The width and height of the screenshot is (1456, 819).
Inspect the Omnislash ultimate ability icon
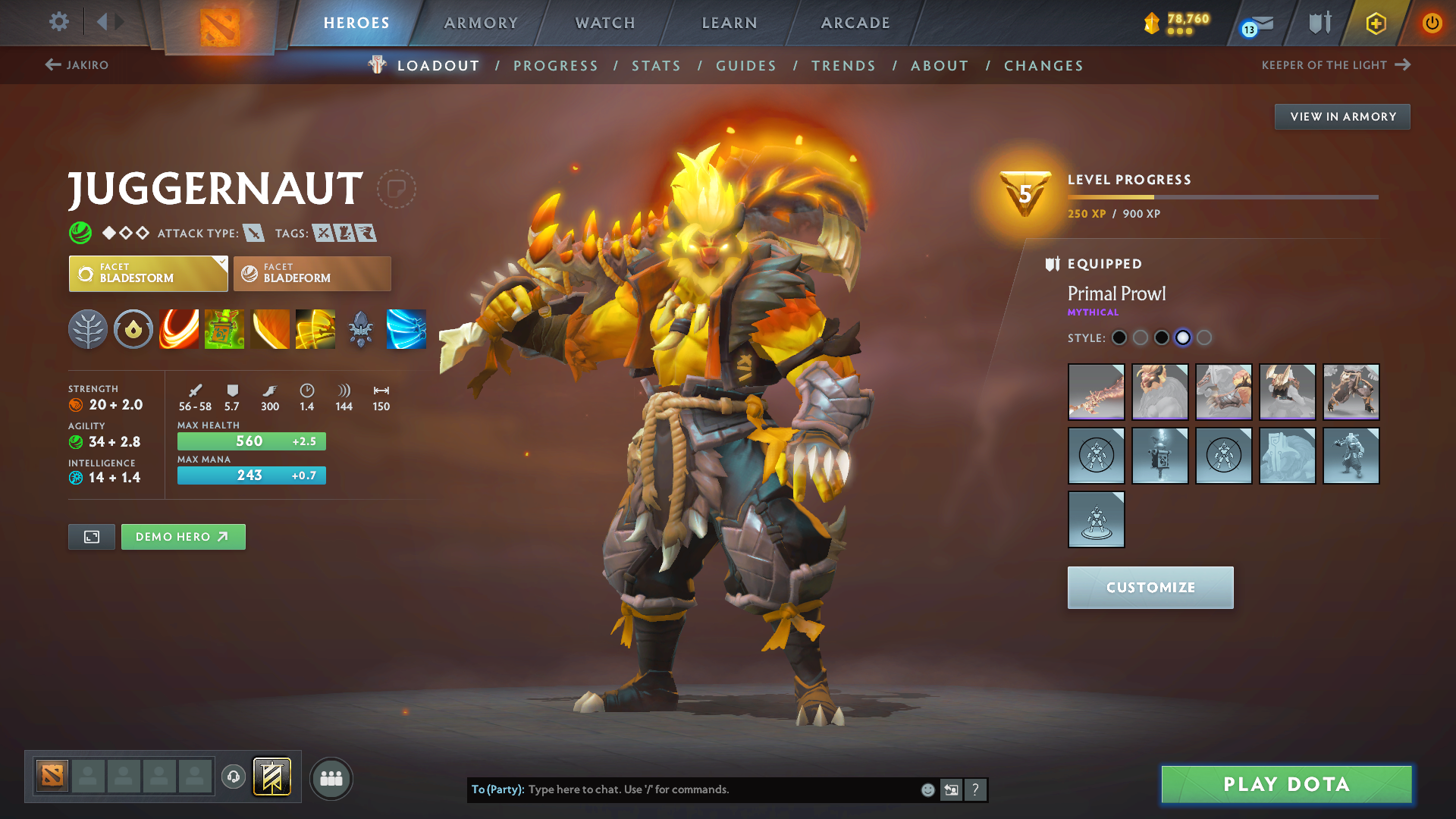(x=315, y=329)
